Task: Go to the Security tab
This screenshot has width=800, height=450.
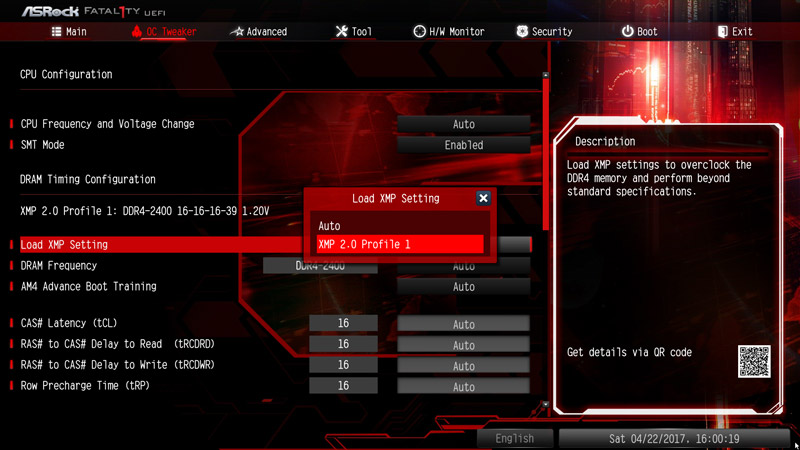Action: [x=544, y=32]
